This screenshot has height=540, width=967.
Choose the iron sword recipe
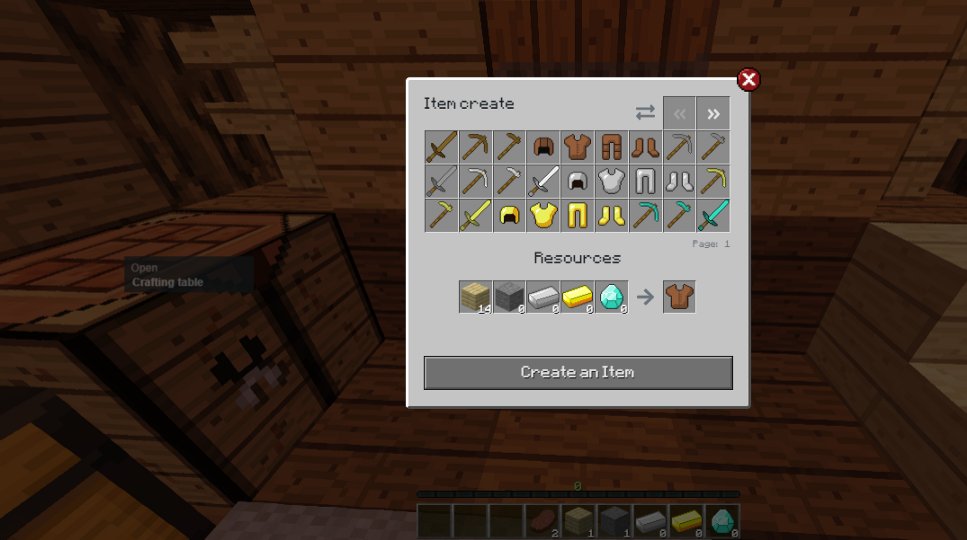click(x=543, y=181)
